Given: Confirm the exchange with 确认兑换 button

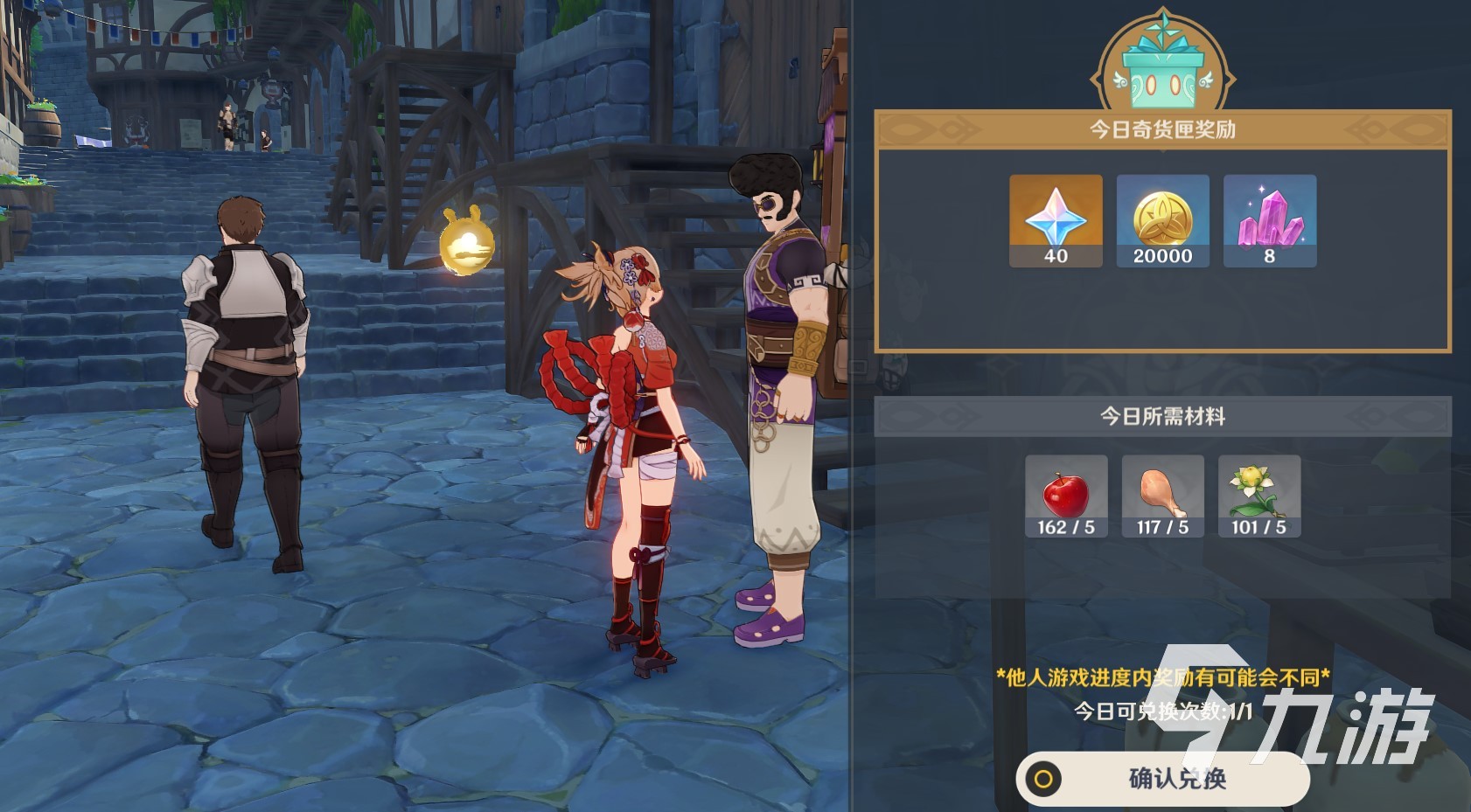Looking at the screenshot, I should point(1162,778).
